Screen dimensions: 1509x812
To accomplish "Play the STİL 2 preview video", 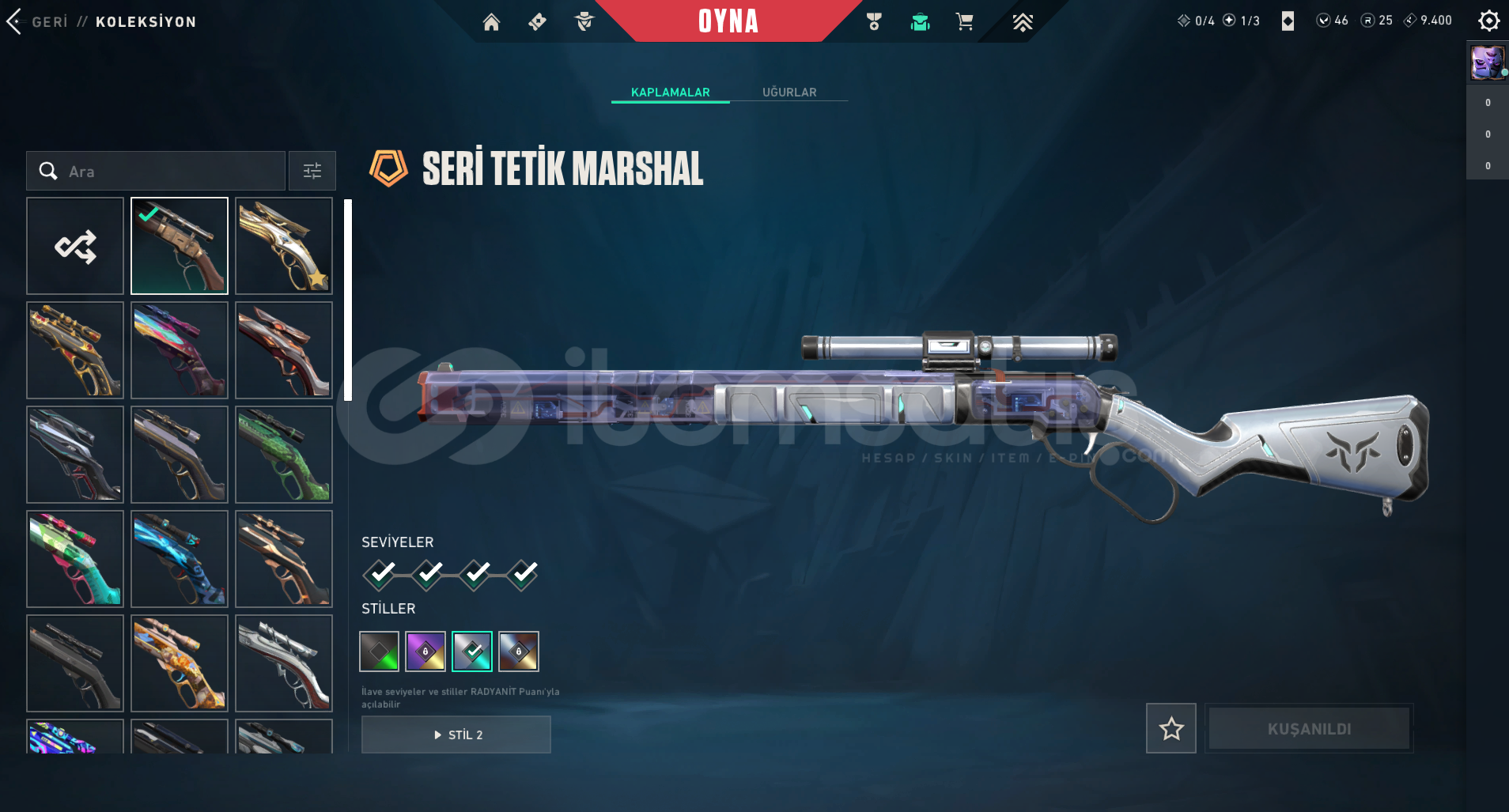I will pyautogui.click(x=456, y=735).
